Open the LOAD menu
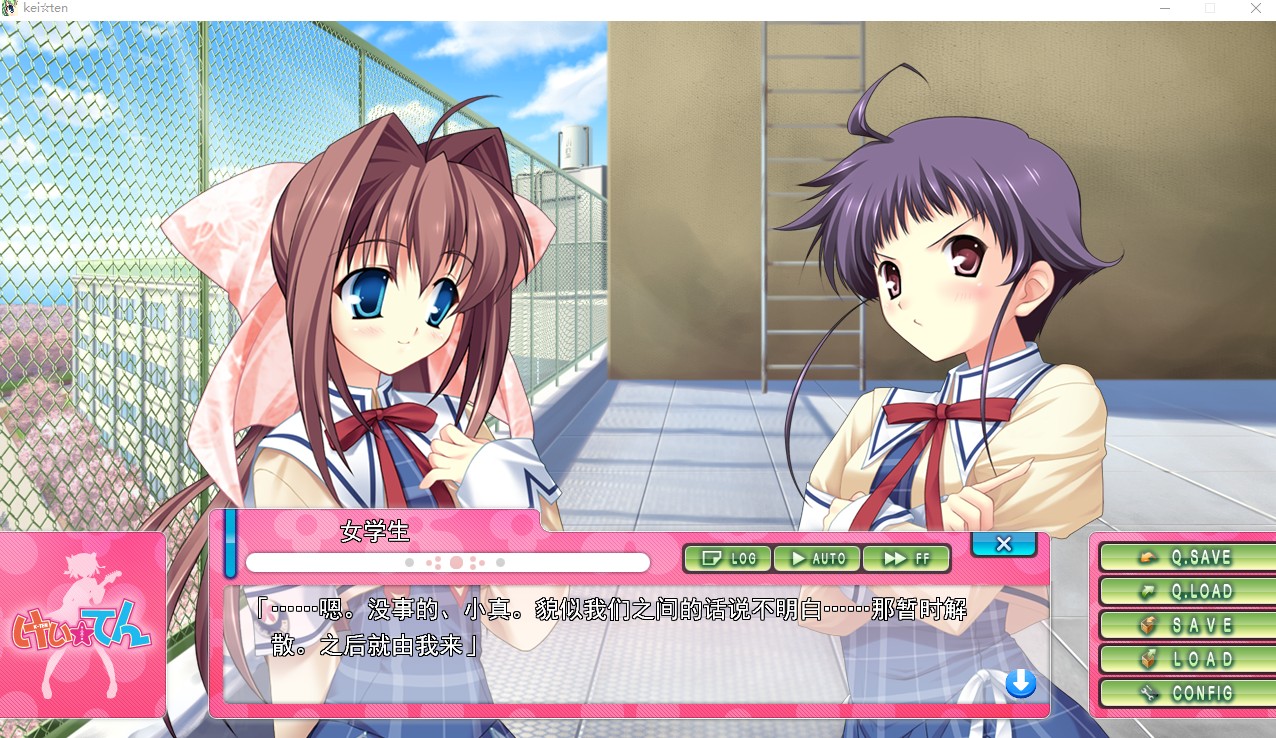 tap(1186, 659)
